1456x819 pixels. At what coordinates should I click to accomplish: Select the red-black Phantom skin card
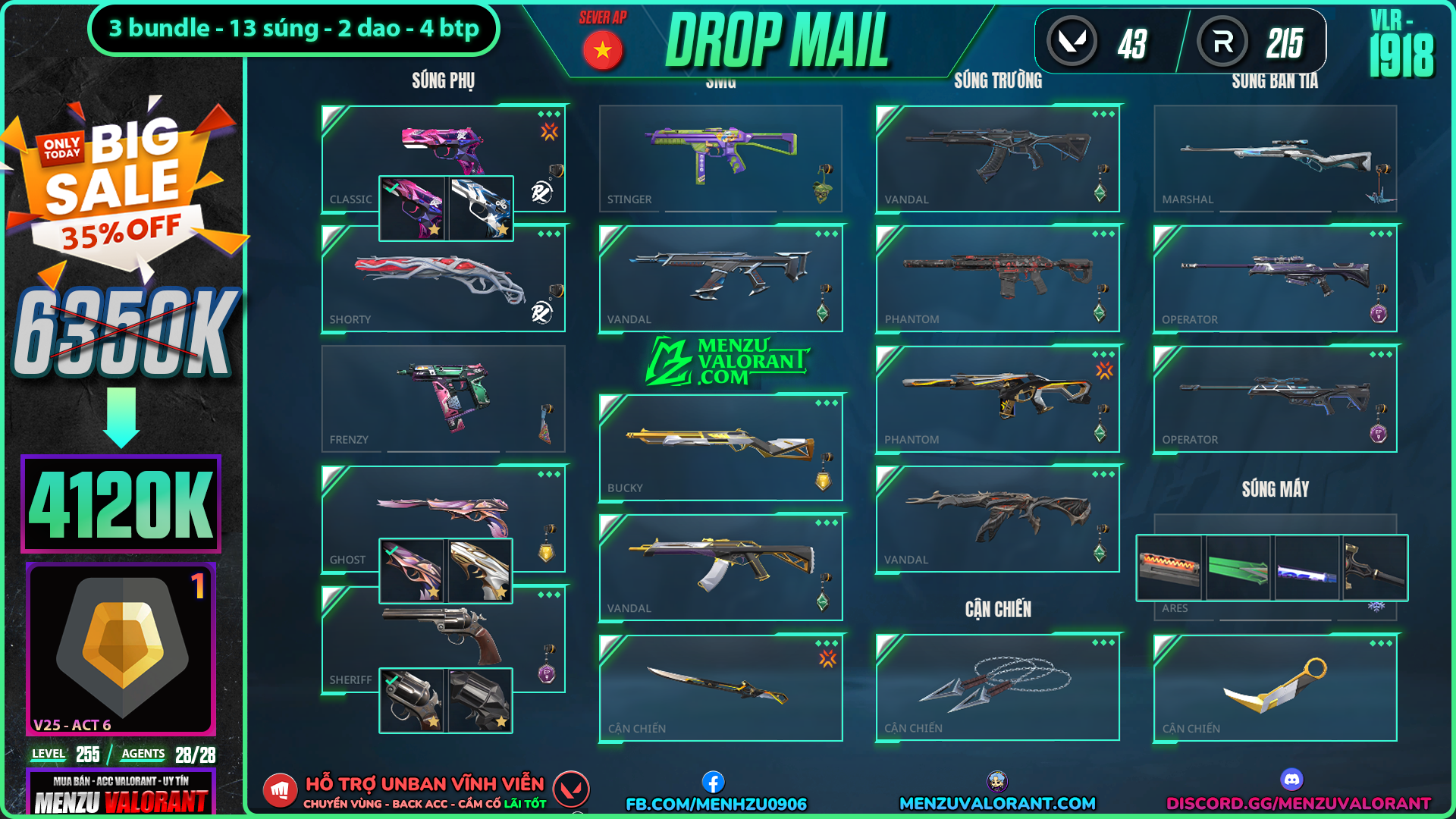(997, 278)
